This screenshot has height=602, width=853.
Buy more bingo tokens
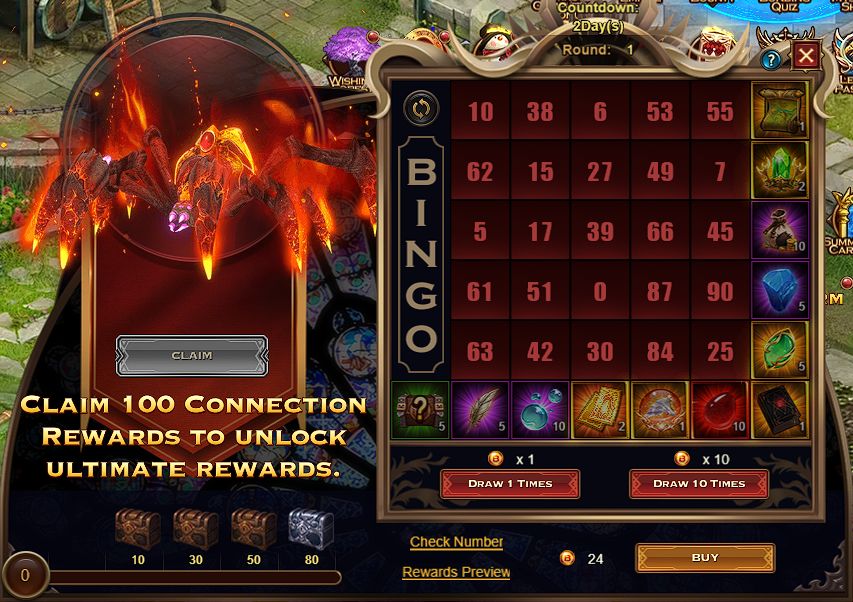coord(705,558)
